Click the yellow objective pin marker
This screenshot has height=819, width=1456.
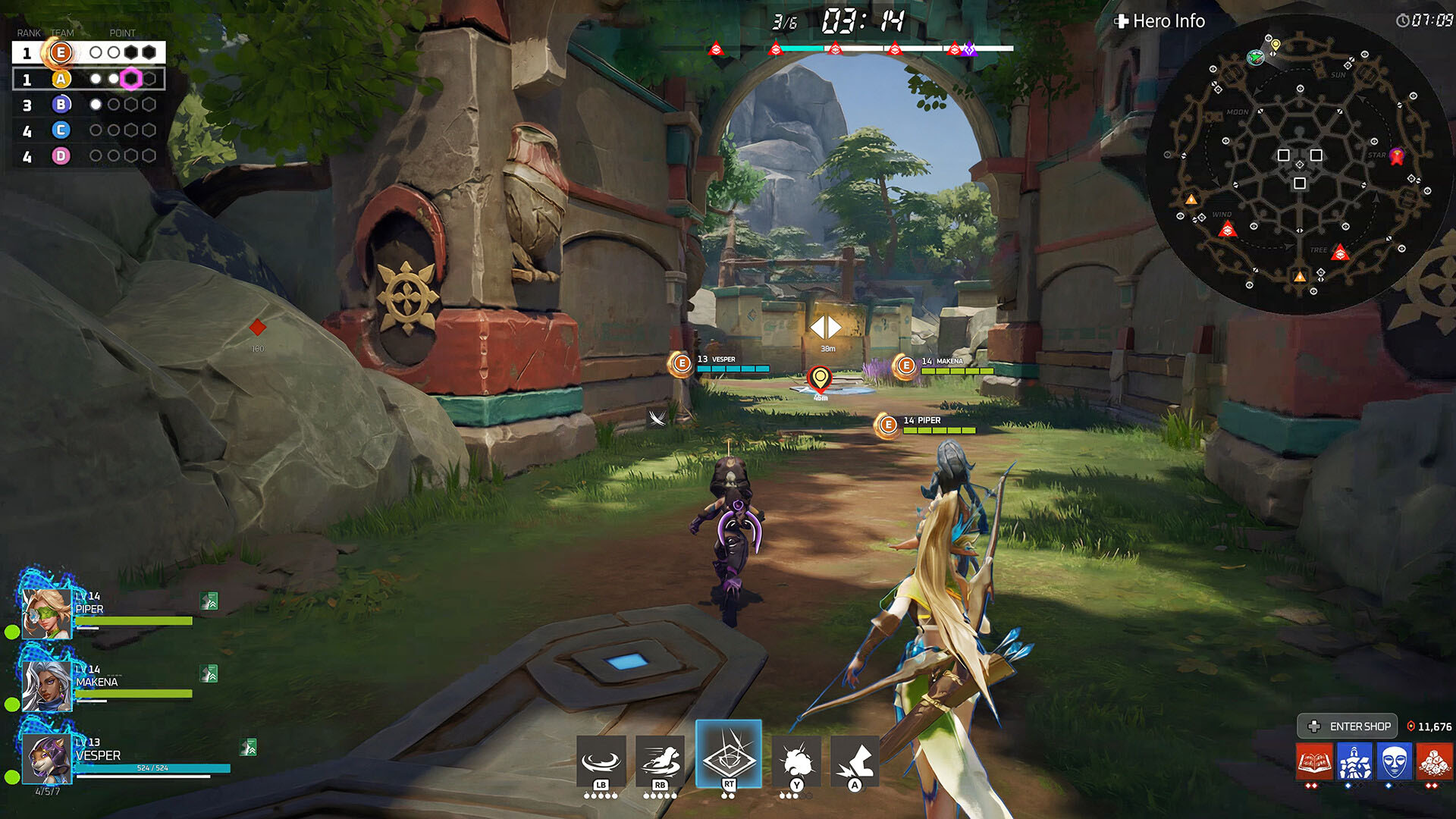tap(820, 378)
